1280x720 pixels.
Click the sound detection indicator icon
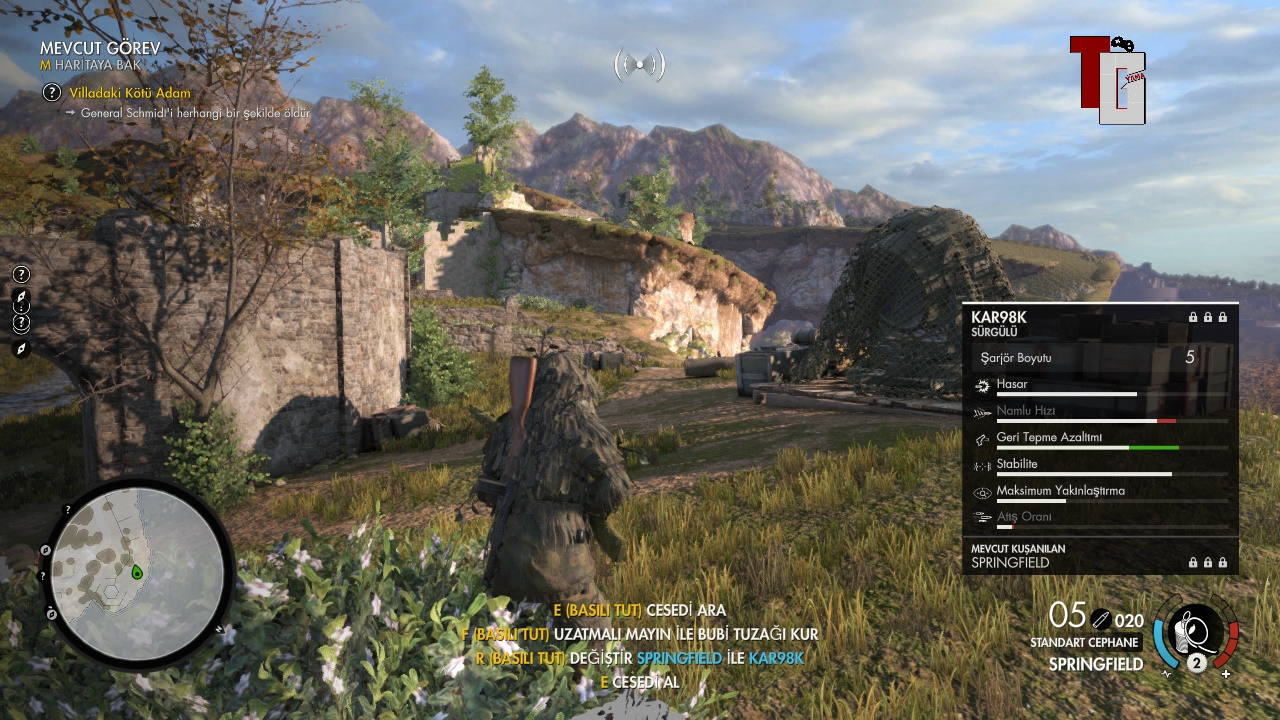tap(640, 66)
